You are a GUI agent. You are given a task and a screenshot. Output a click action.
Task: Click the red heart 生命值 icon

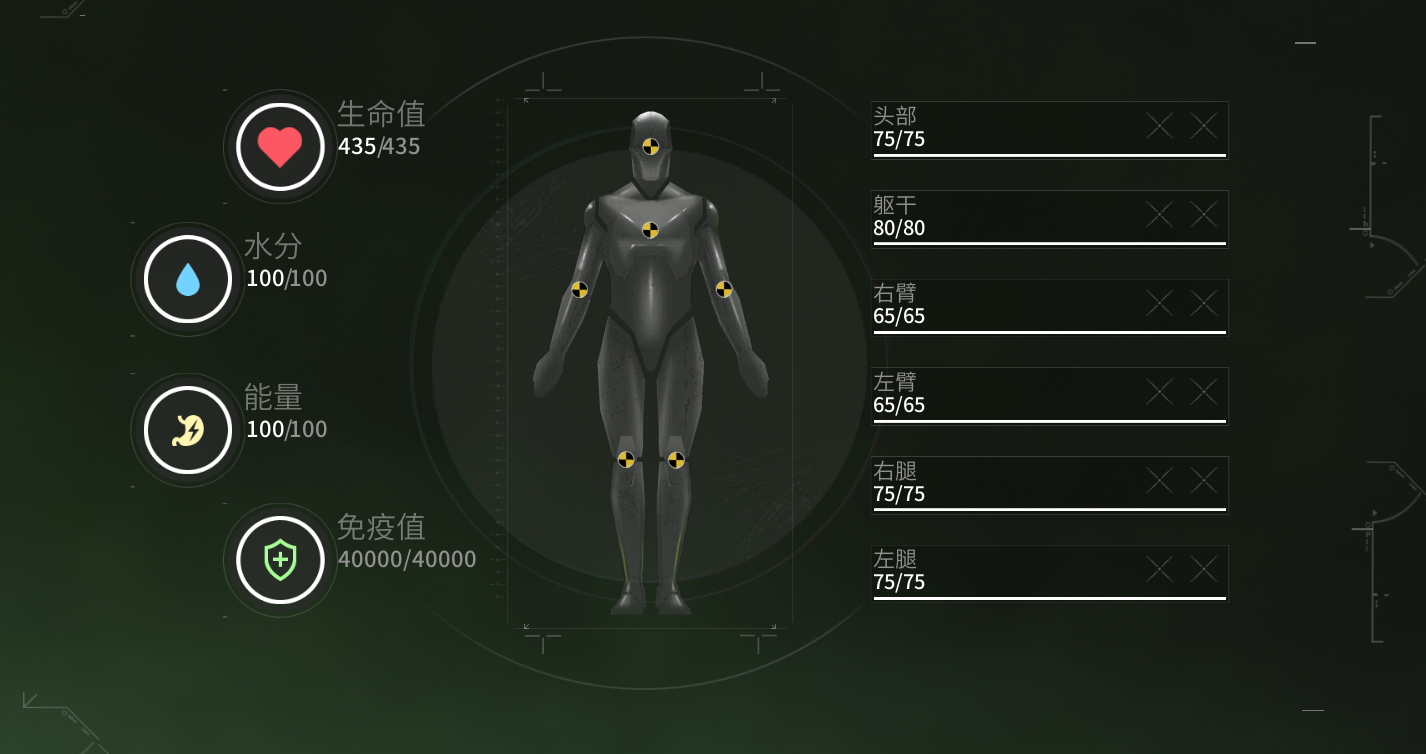[x=279, y=146]
